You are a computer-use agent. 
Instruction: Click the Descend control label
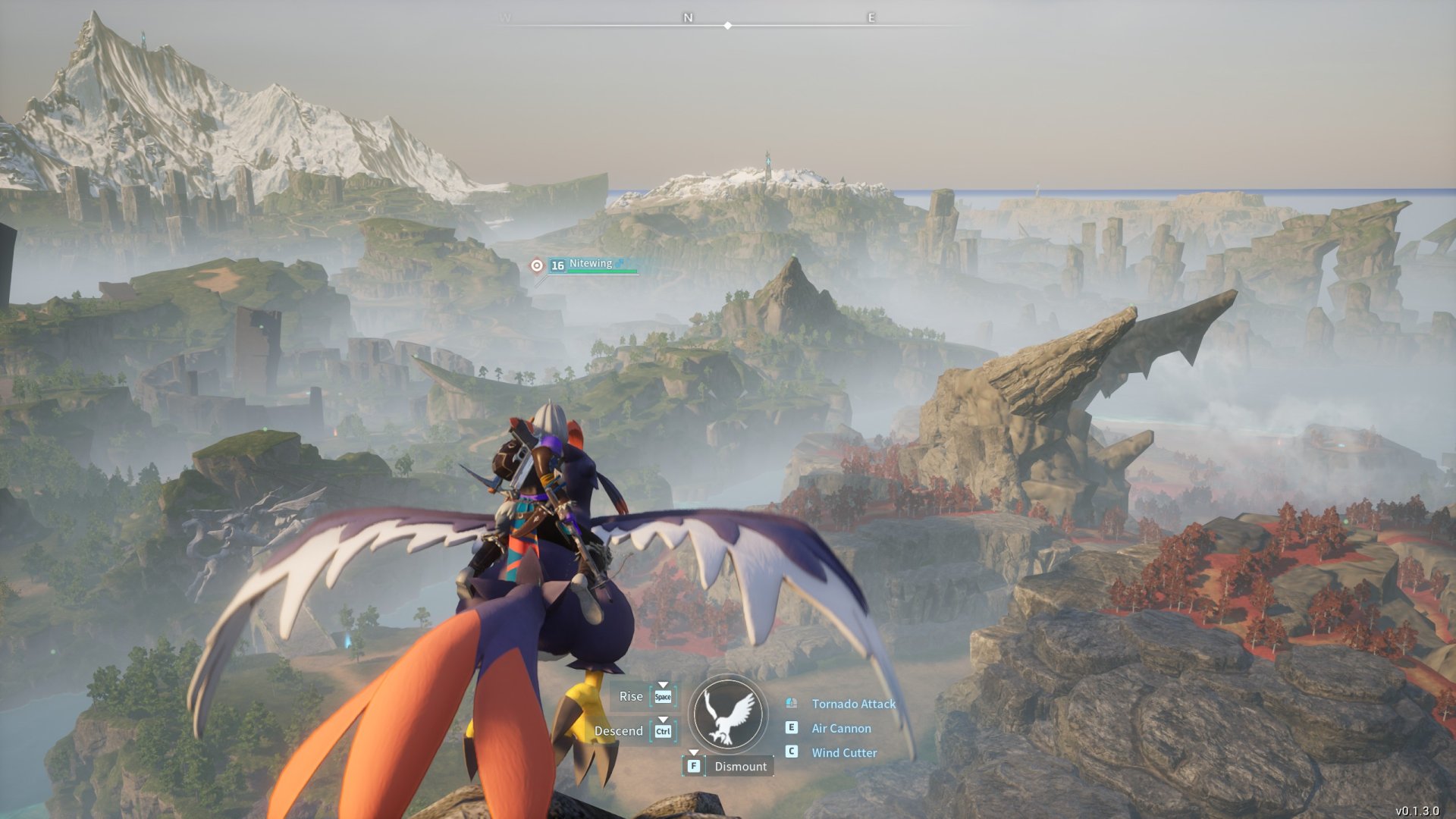pyautogui.click(x=618, y=731)
